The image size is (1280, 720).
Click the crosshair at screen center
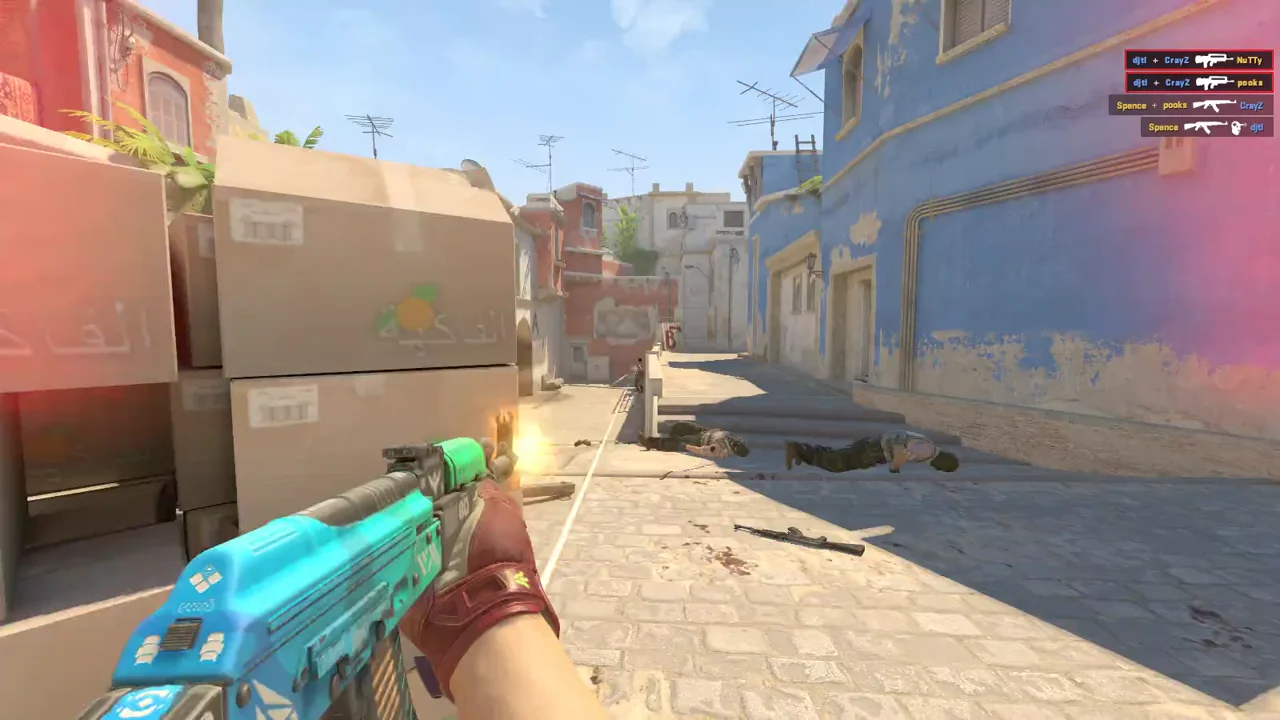(640, 360)
